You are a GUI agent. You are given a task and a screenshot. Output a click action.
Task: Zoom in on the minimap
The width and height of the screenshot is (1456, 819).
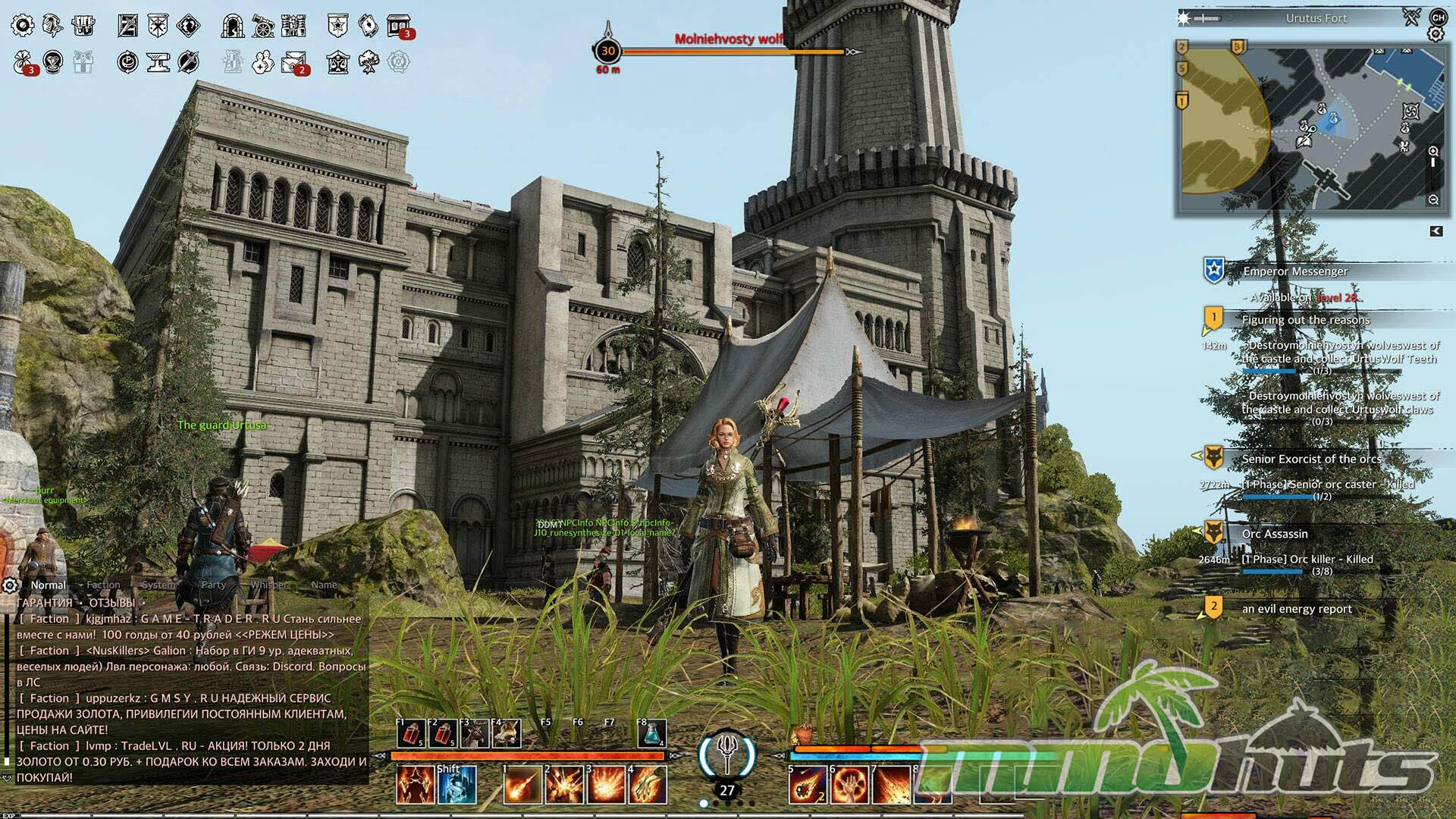click(x=1433, y=151)
